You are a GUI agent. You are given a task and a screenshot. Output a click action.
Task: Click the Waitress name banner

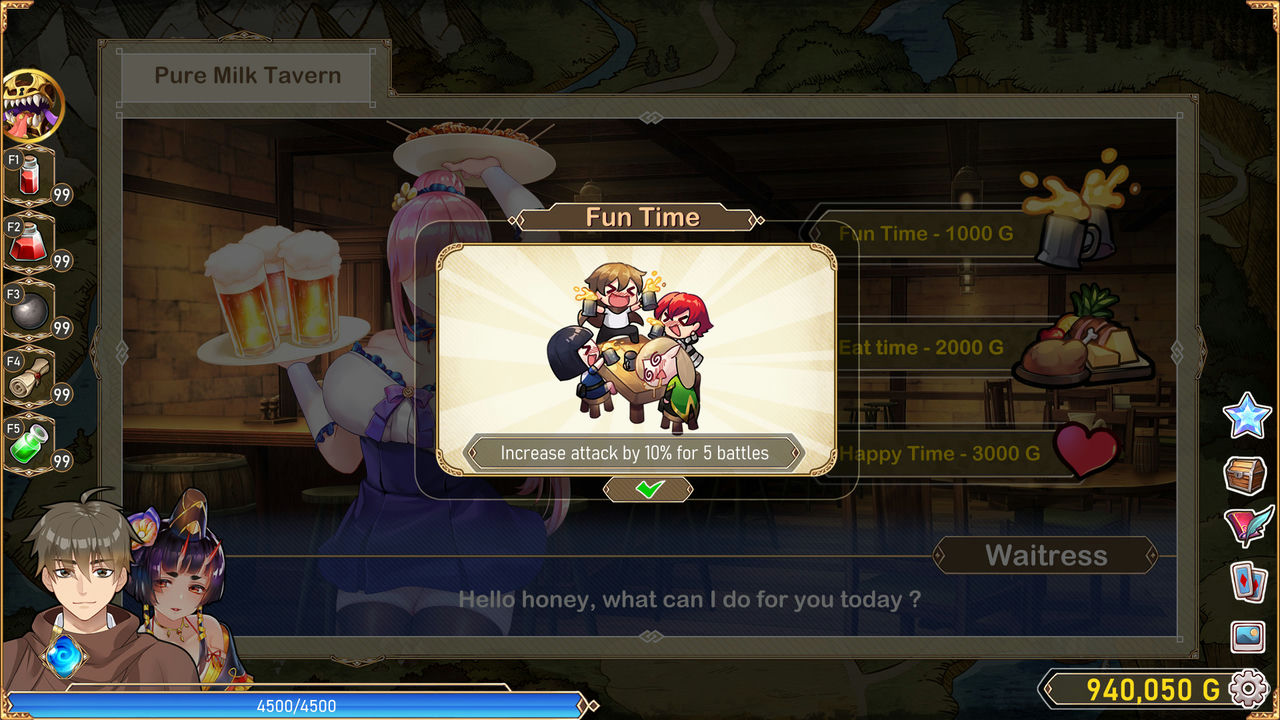[x=1045, y=555]
